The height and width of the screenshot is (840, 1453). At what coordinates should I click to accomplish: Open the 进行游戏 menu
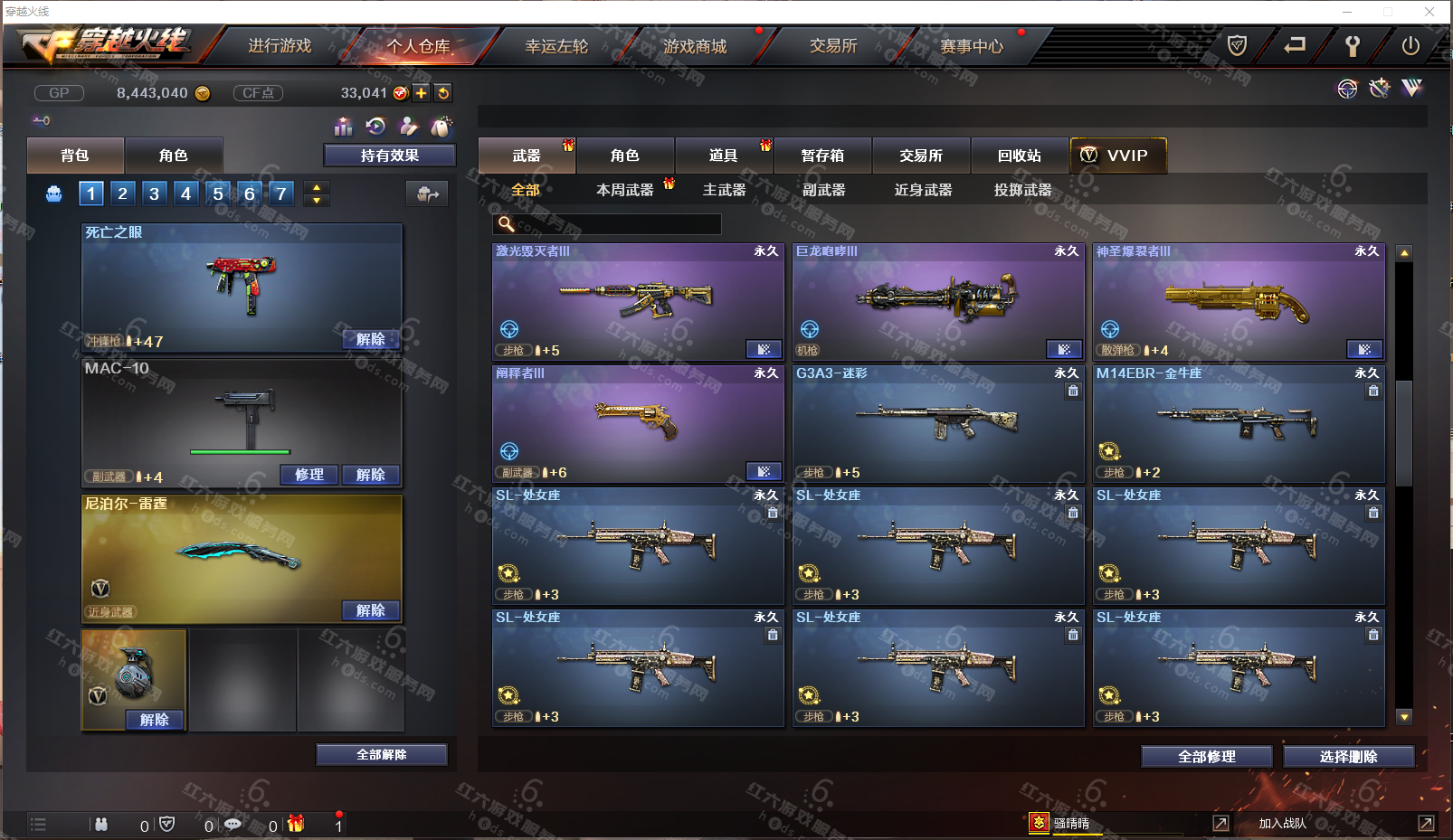(280, 46)
